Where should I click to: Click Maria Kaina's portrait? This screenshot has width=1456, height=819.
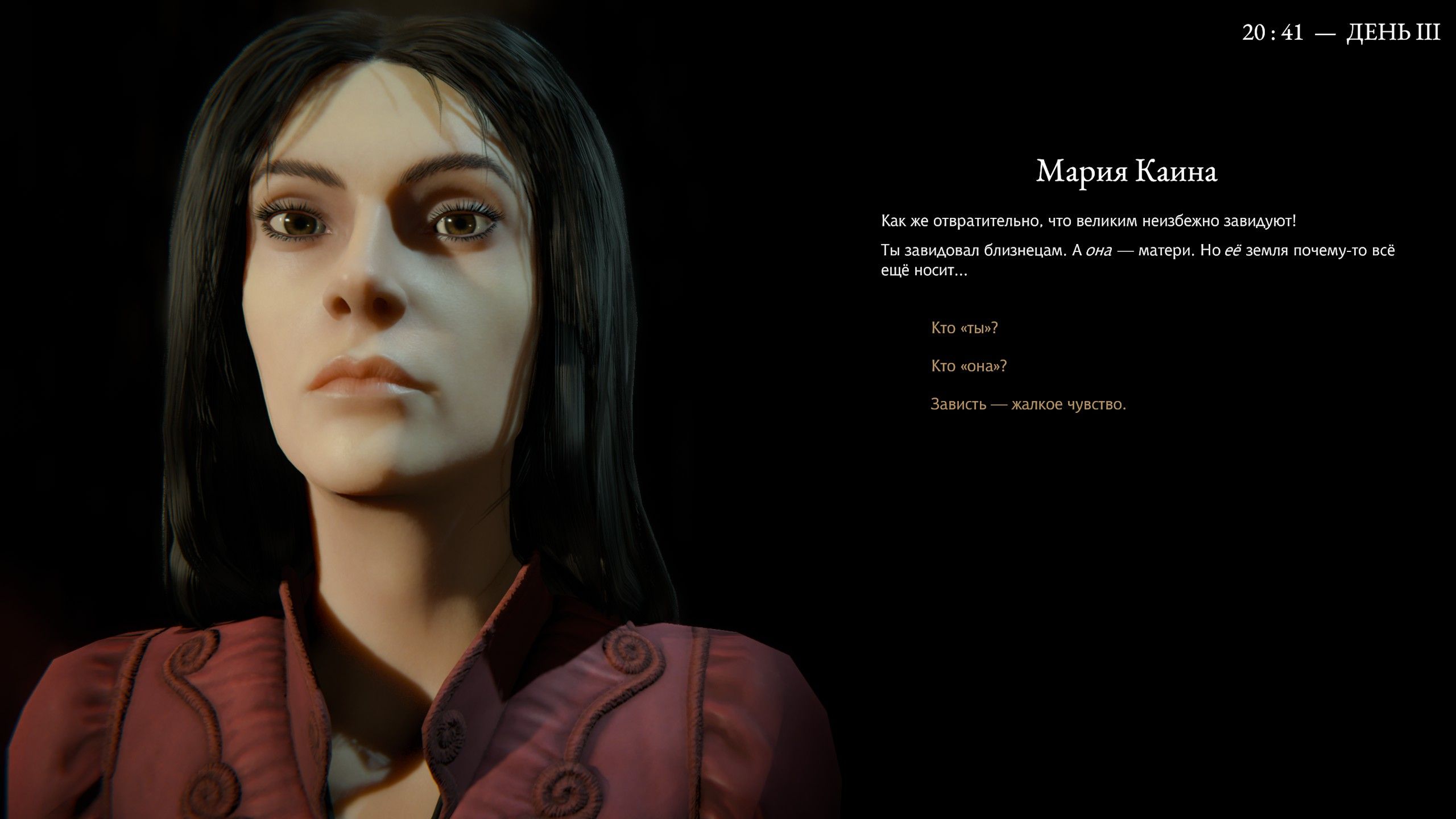coord(398,341)
